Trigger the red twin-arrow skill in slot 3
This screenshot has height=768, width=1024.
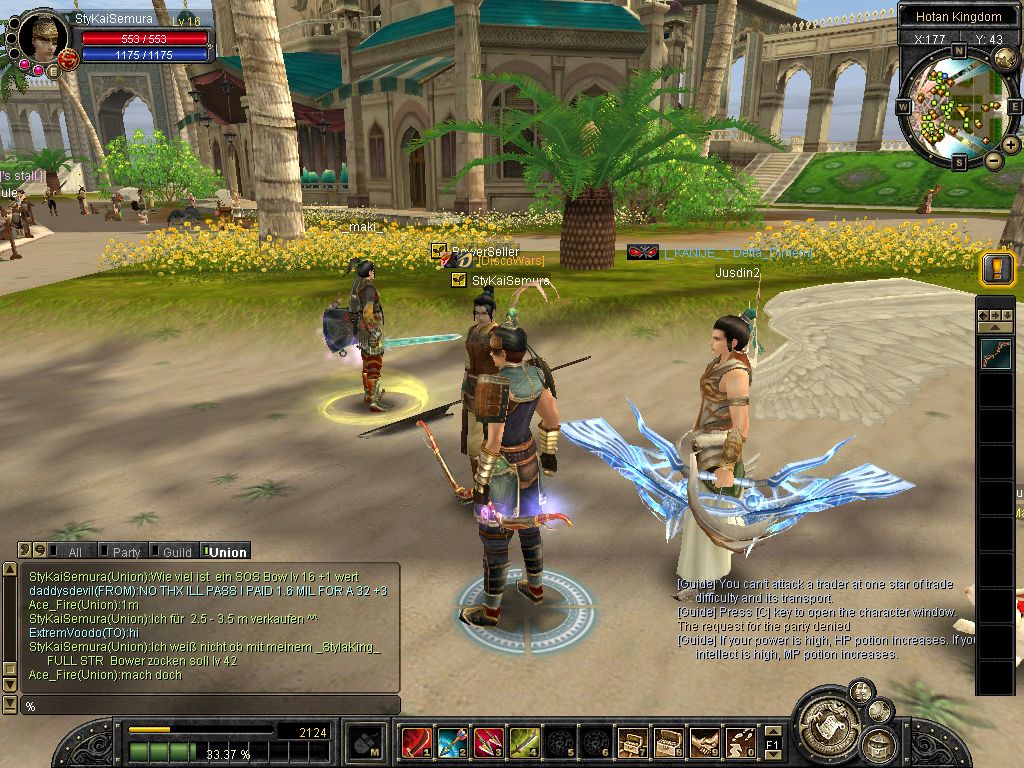[487, 743]
